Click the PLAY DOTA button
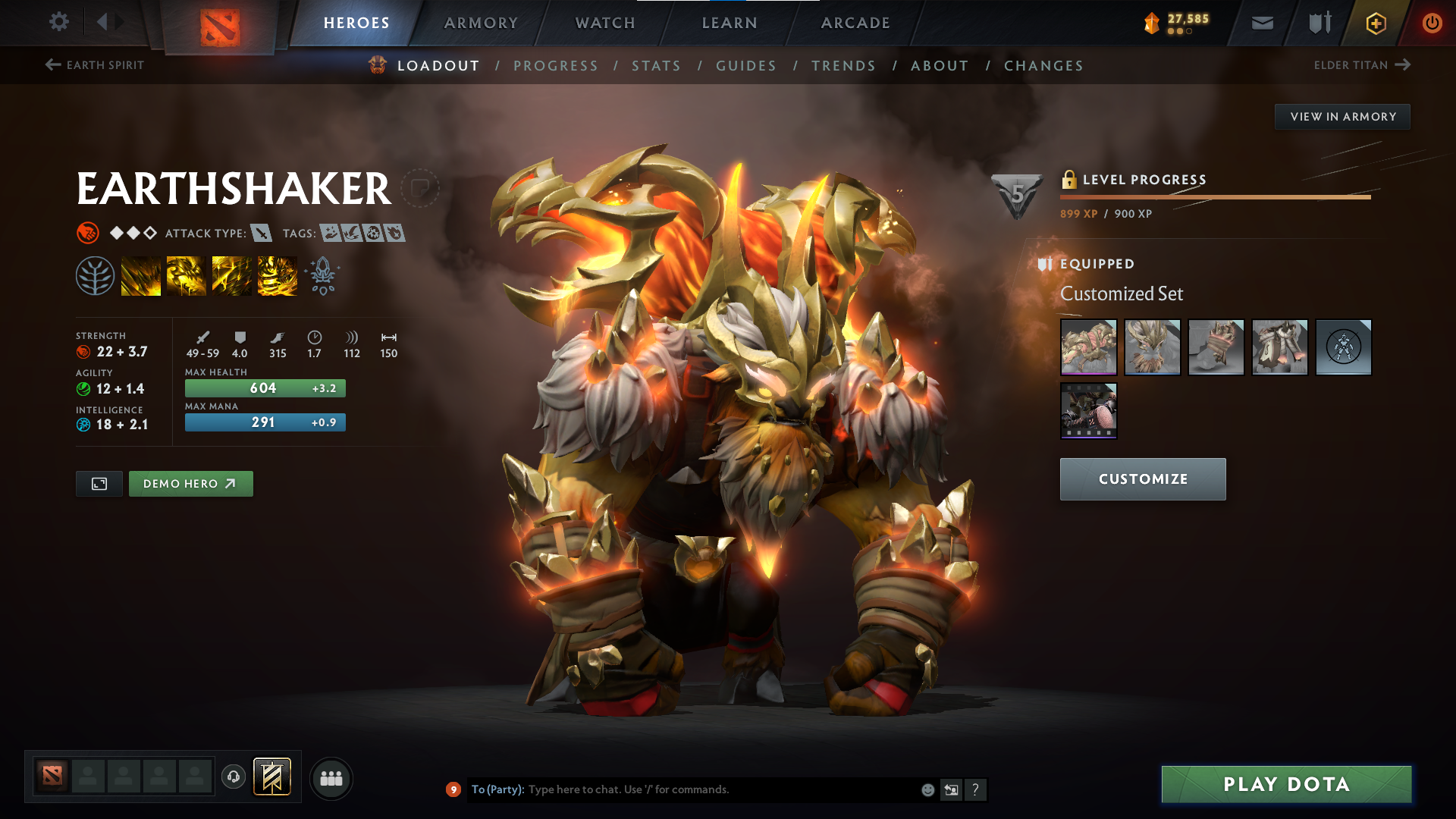The image size is (1456, 819). 1285,784
